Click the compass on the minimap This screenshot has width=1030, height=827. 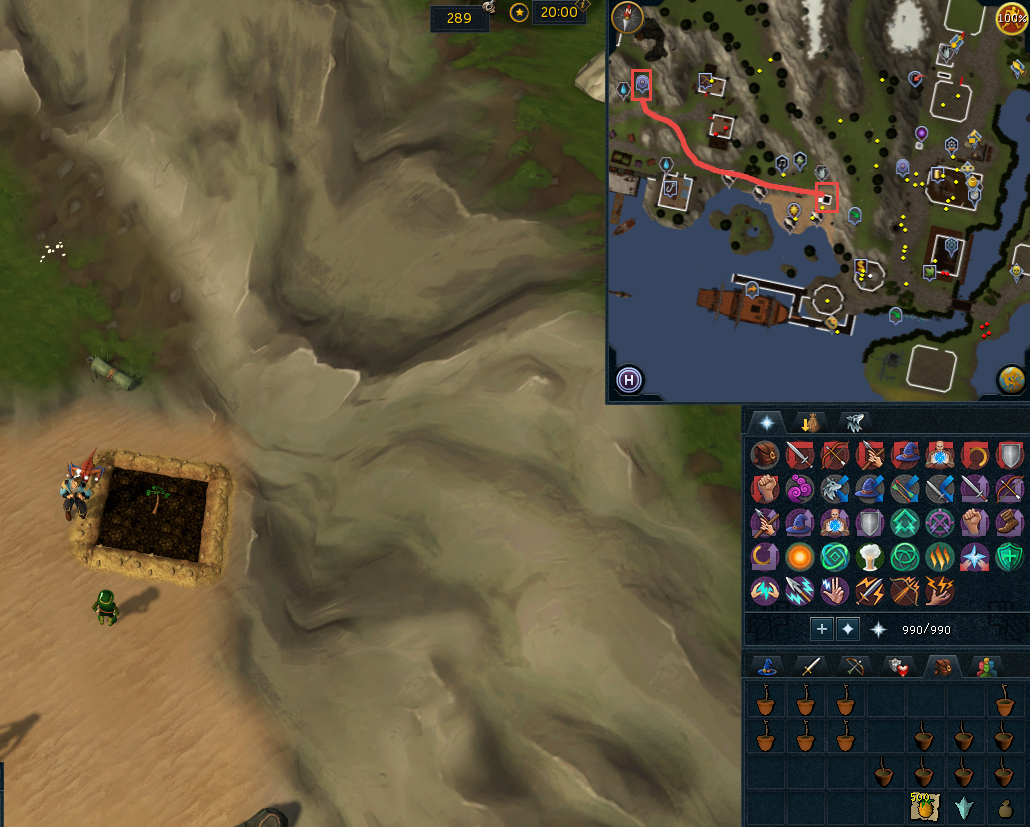tap(628, 18)
